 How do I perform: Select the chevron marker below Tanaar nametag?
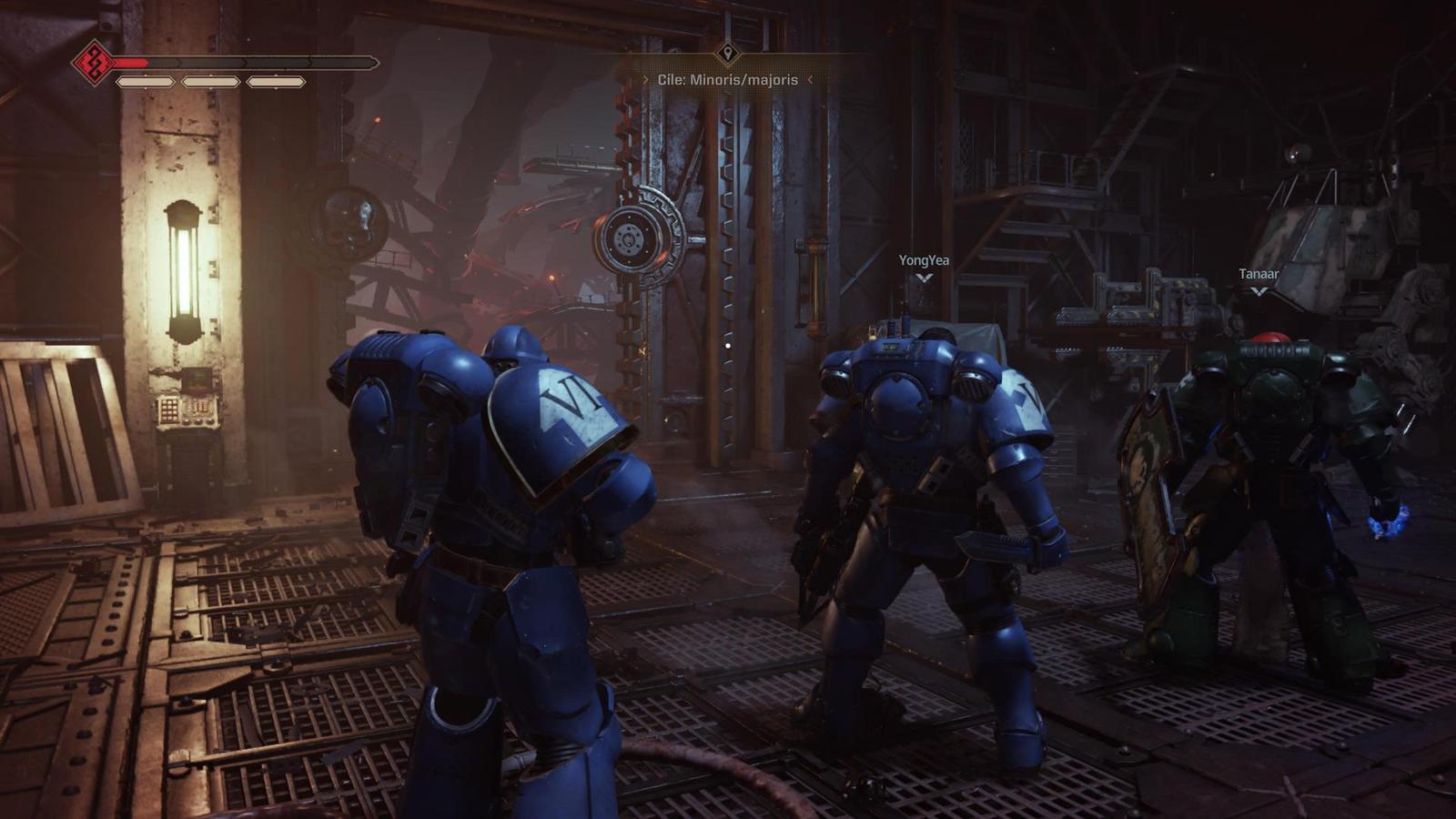pos(1259,291)
